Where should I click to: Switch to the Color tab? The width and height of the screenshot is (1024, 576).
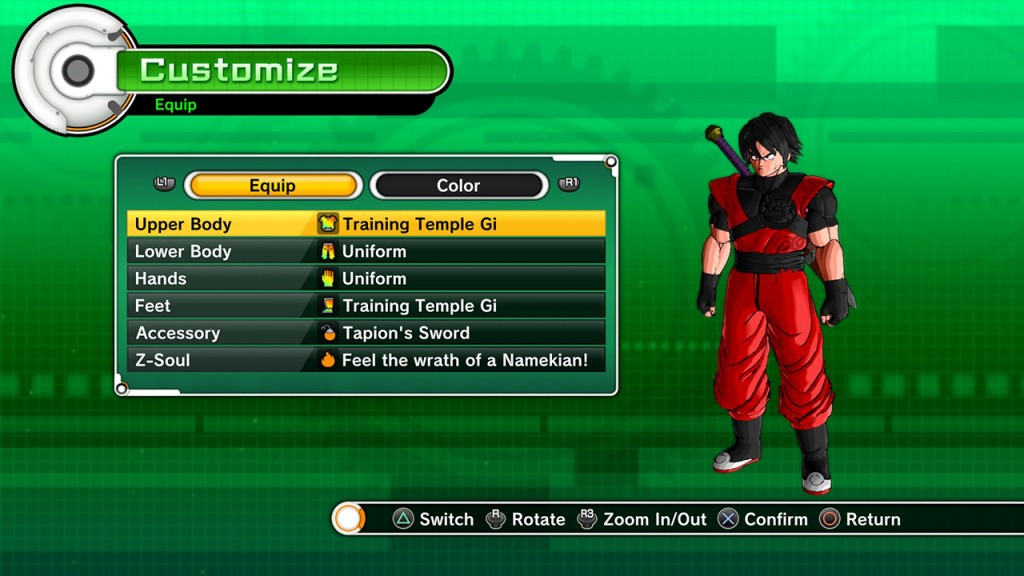coord(459,186)
